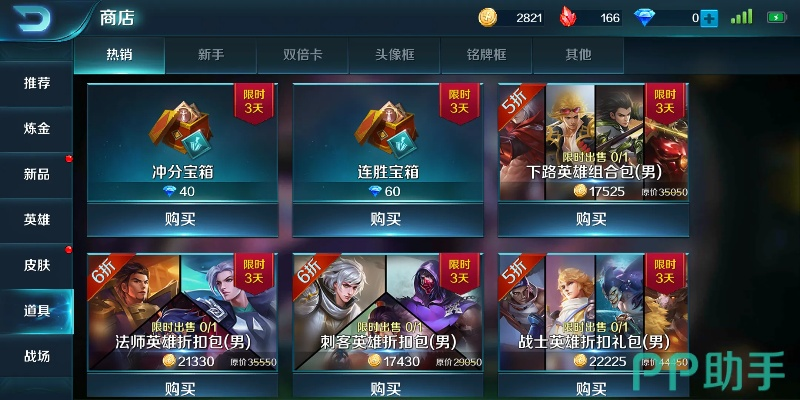Open the 新品 sidebar category
The width and height of the screenshot is (800, 400).
tap(37, 174)
